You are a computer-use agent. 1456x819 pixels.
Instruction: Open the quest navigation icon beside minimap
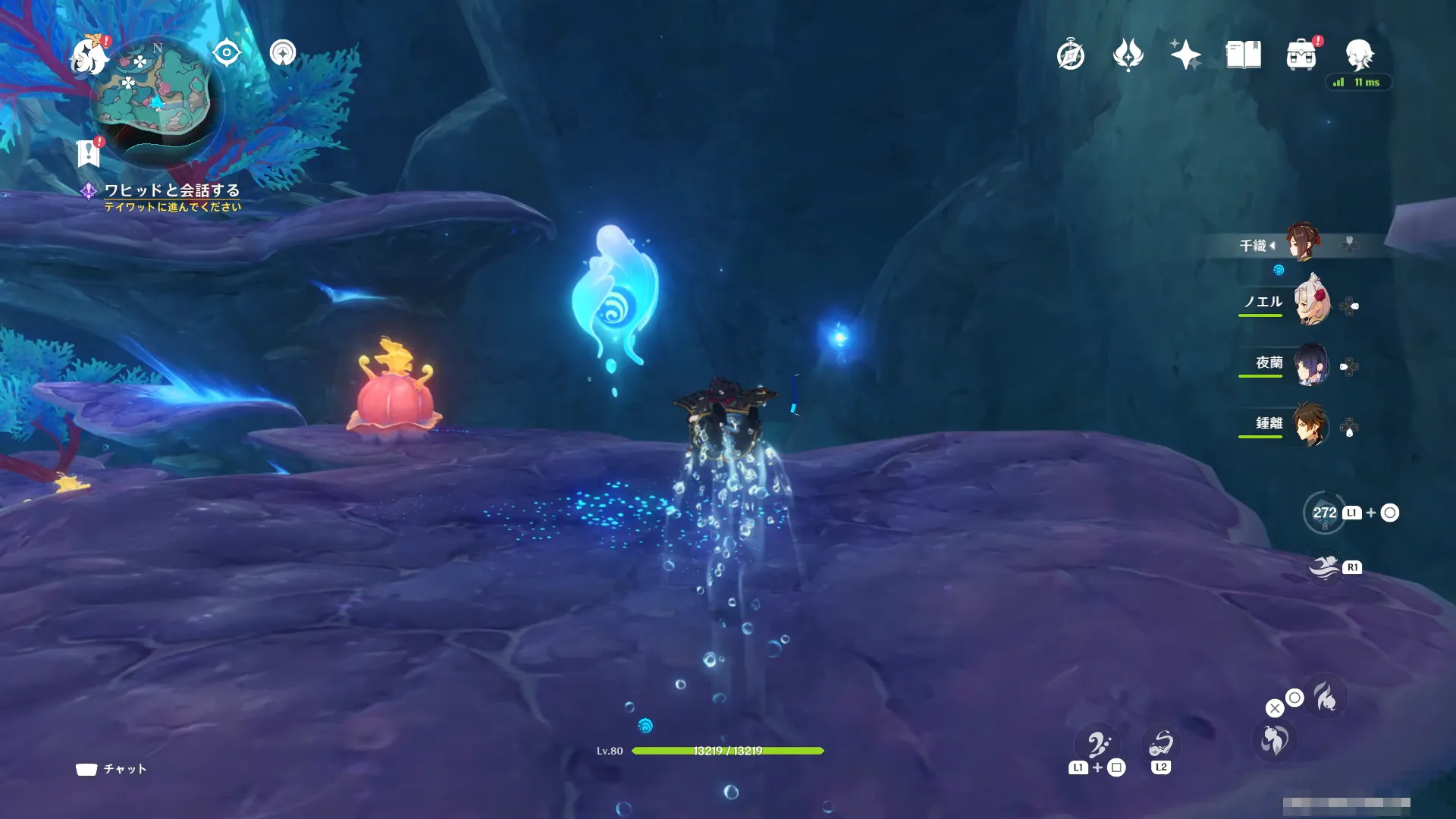click(x=283, y=53)
